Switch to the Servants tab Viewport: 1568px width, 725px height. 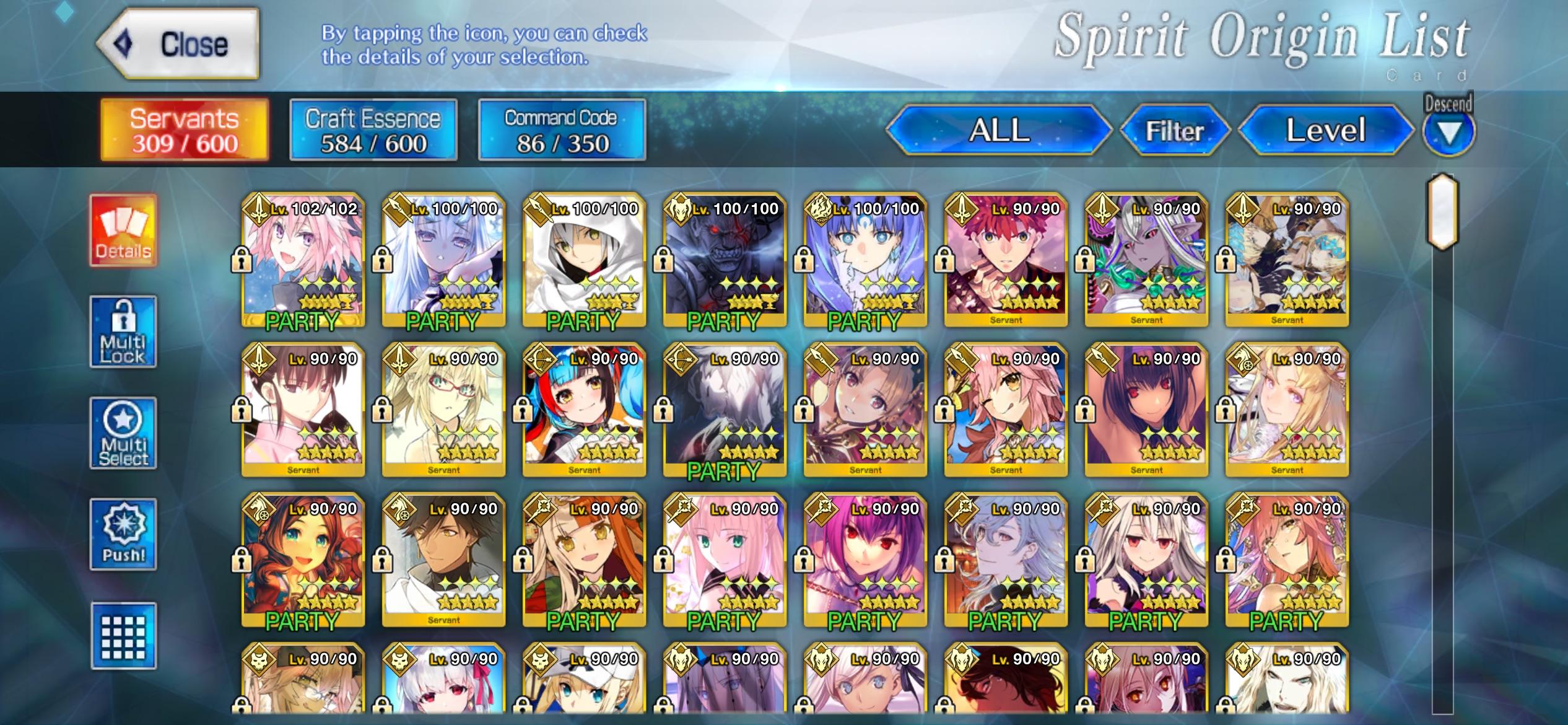185,130
